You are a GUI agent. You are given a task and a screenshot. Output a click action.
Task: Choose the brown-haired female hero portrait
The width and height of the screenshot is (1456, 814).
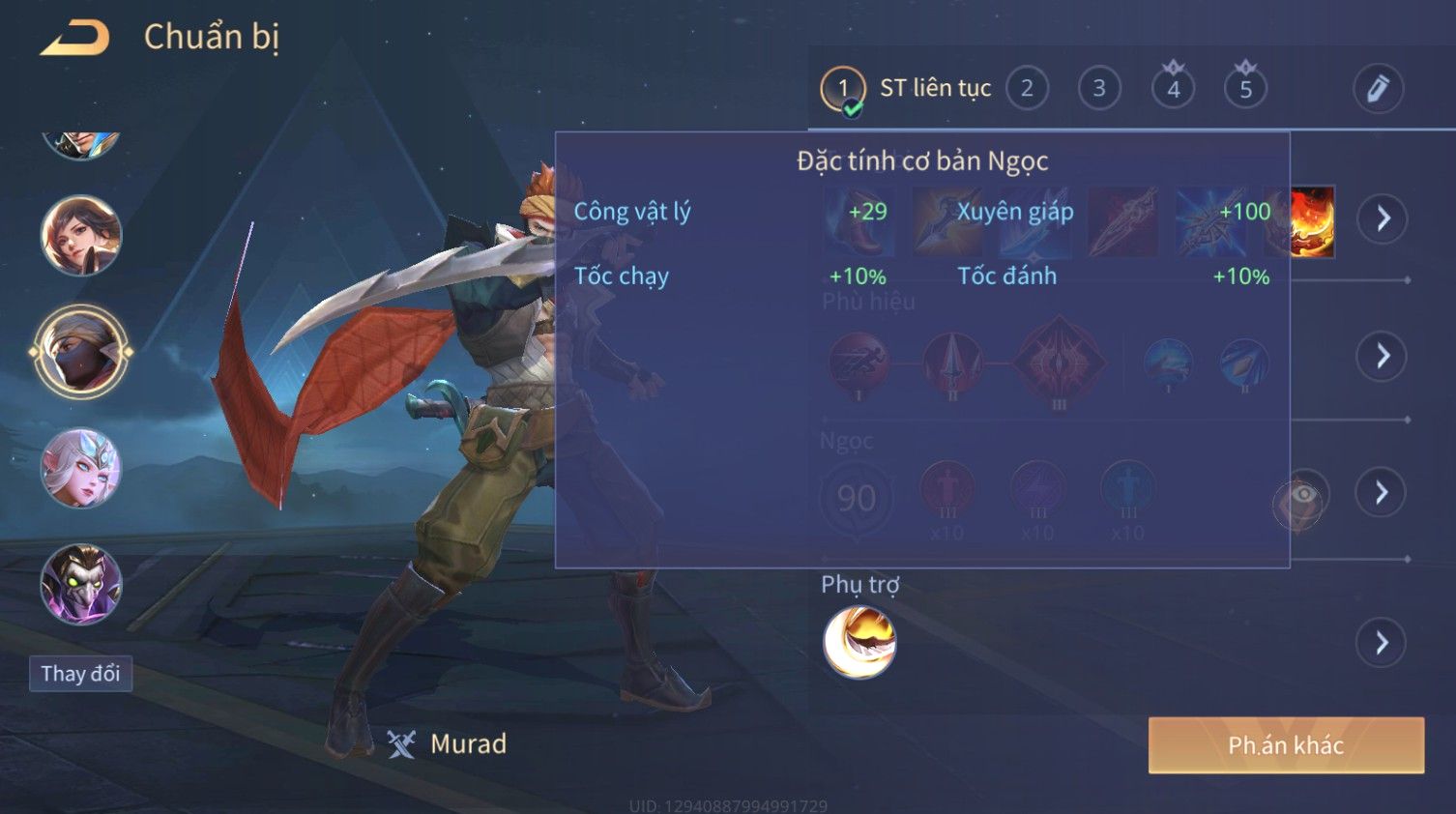pyautogui.click(x=81, y=235)
